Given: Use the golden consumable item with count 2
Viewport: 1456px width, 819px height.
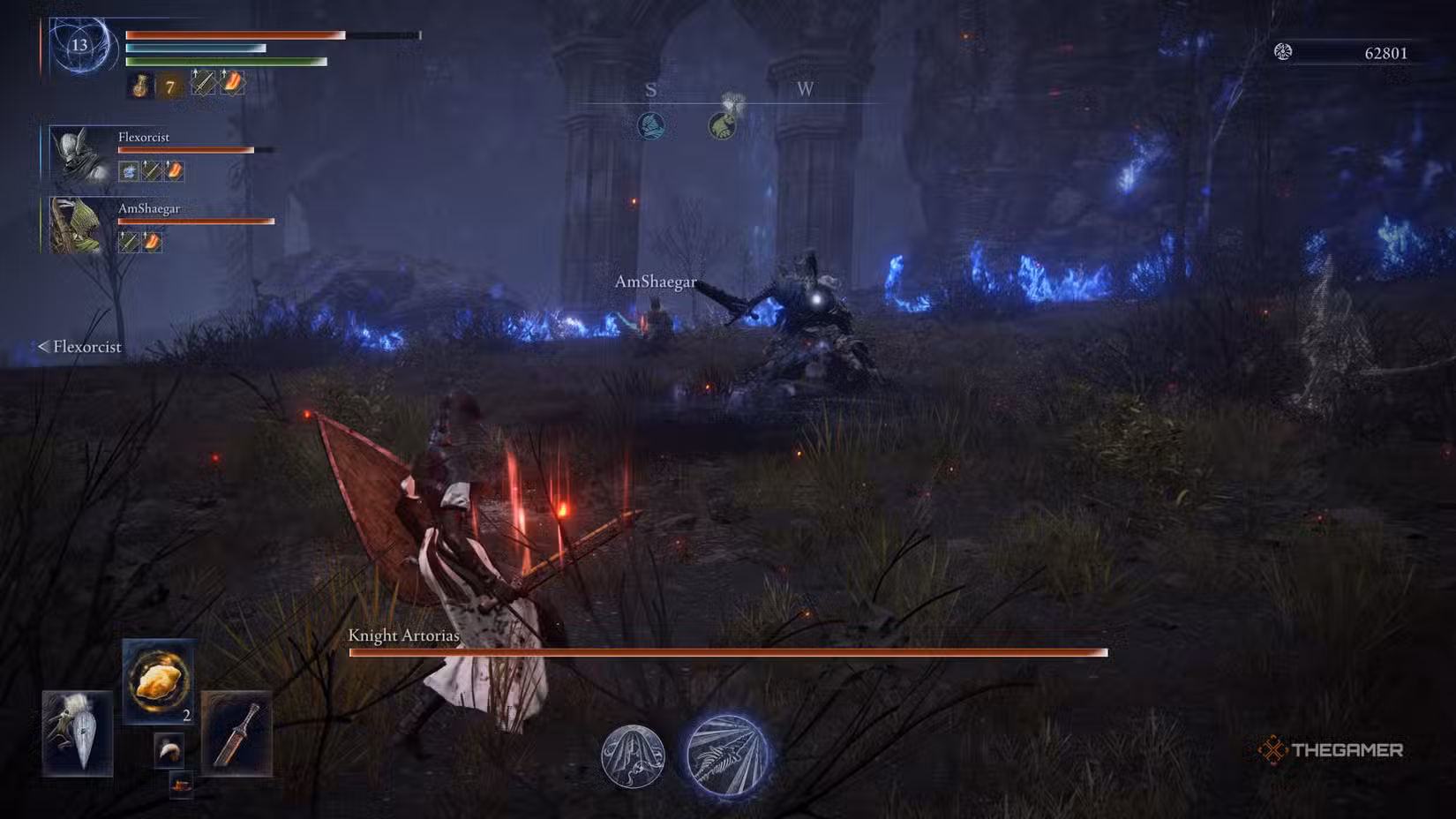Looking at the screenshot, I should coord(159,680).
